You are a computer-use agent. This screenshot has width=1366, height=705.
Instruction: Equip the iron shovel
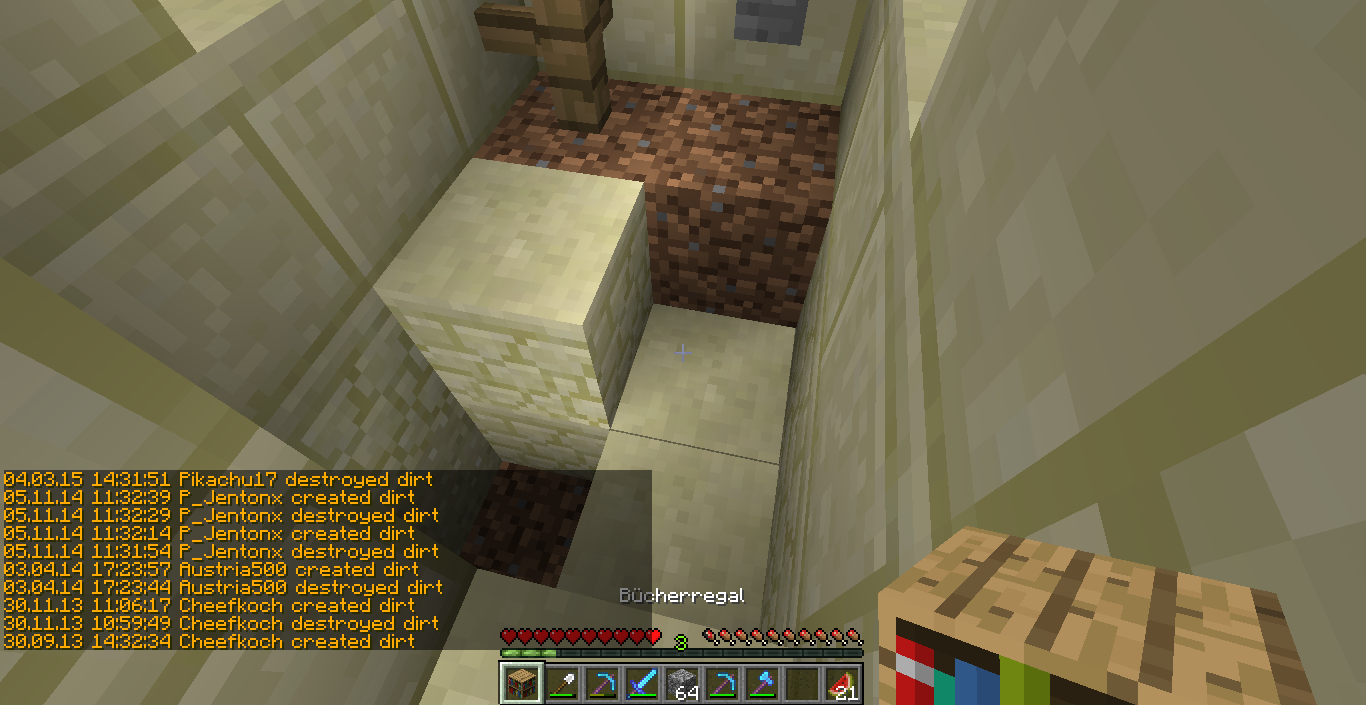[561, 683]
